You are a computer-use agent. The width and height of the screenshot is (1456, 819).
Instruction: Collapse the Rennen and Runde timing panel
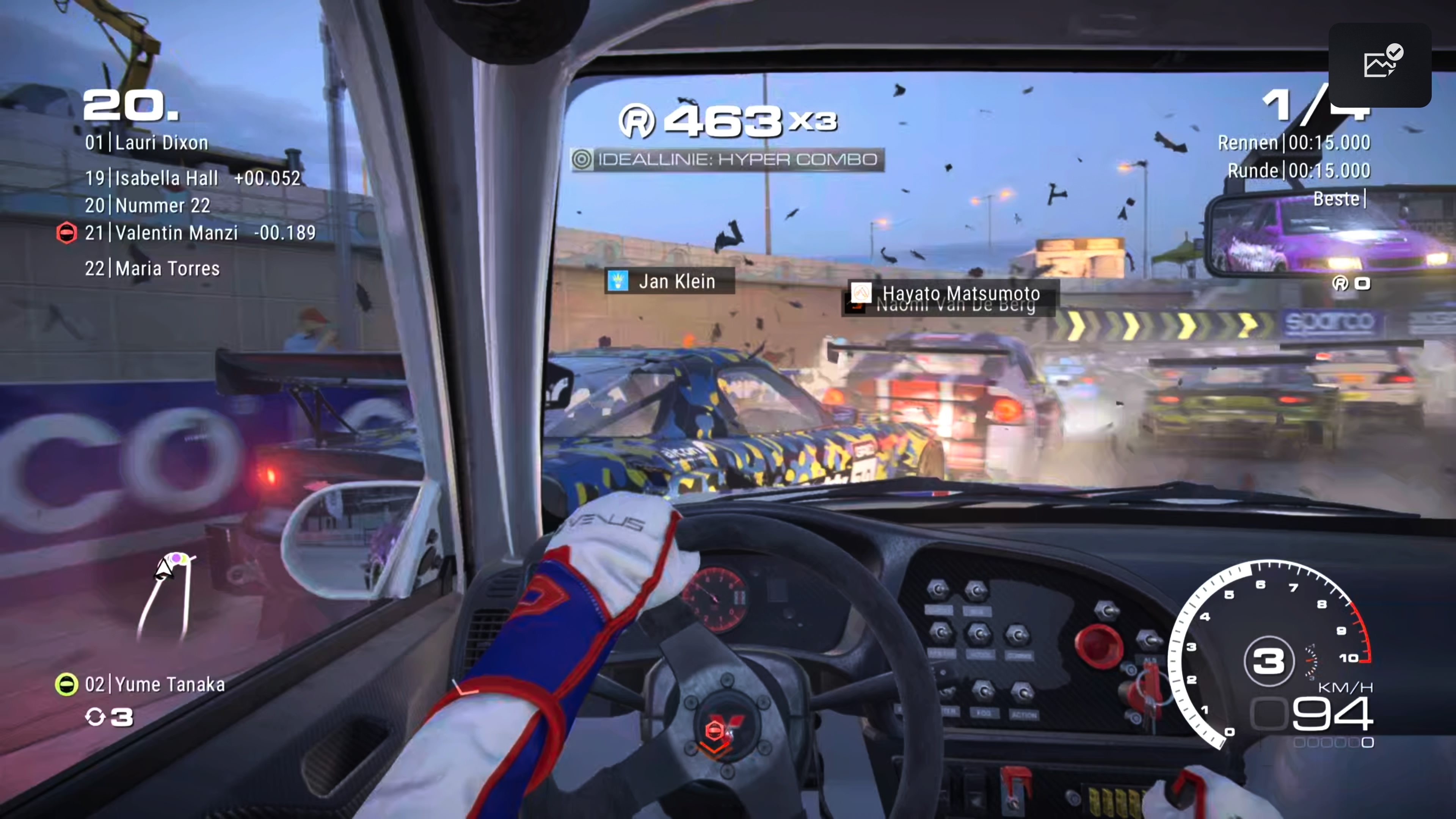(1294, 157)
